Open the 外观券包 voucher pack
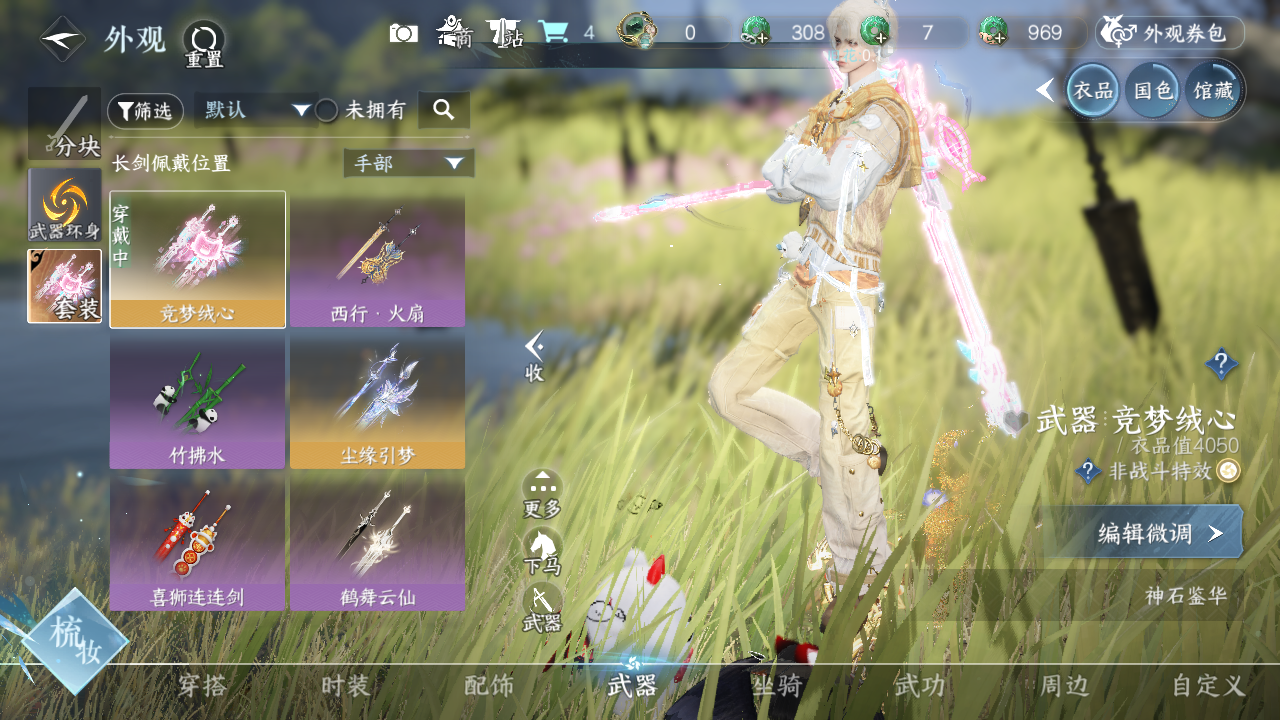 point(1169,33)
